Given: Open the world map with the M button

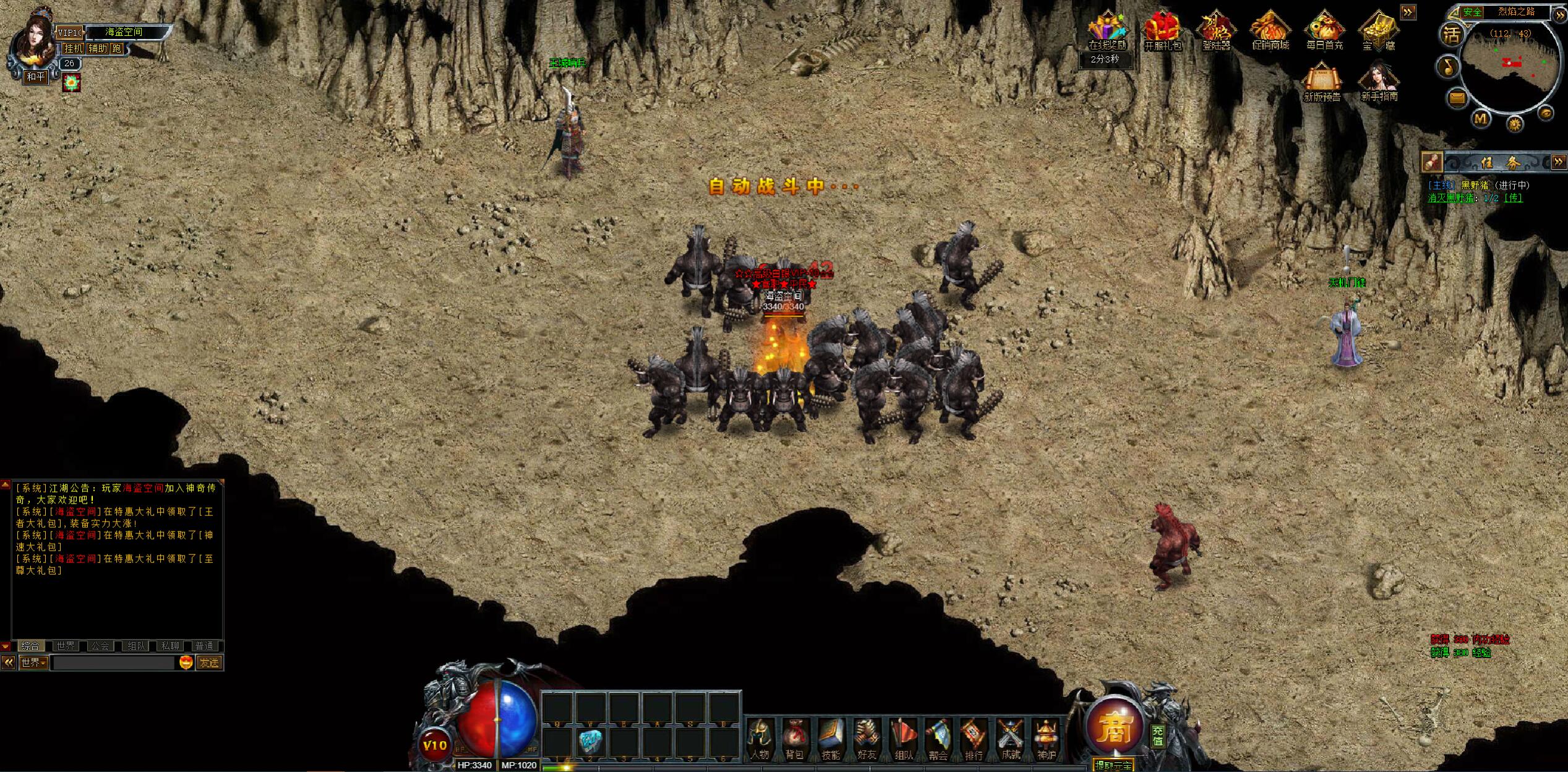Looking at the screenshot, I should pos(1481,119).
